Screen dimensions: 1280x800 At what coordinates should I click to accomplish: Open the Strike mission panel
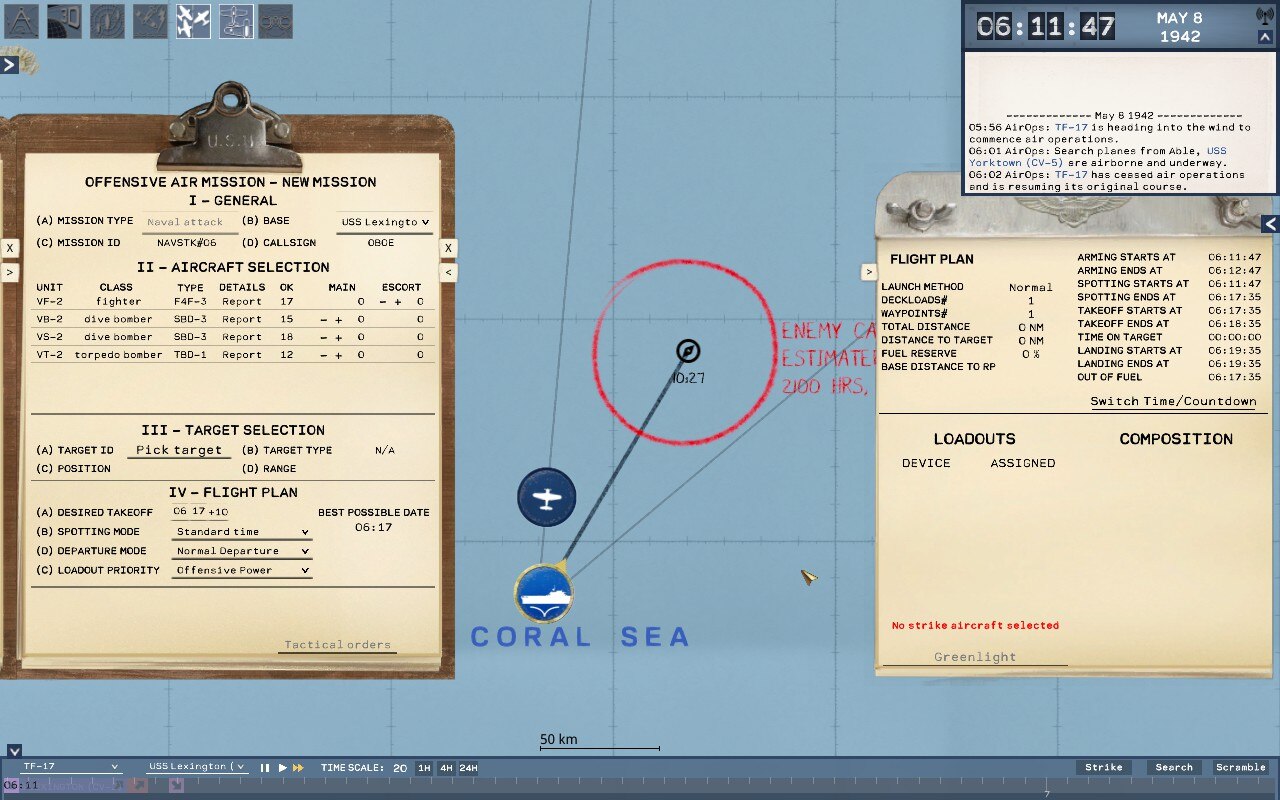point(1103,768)
